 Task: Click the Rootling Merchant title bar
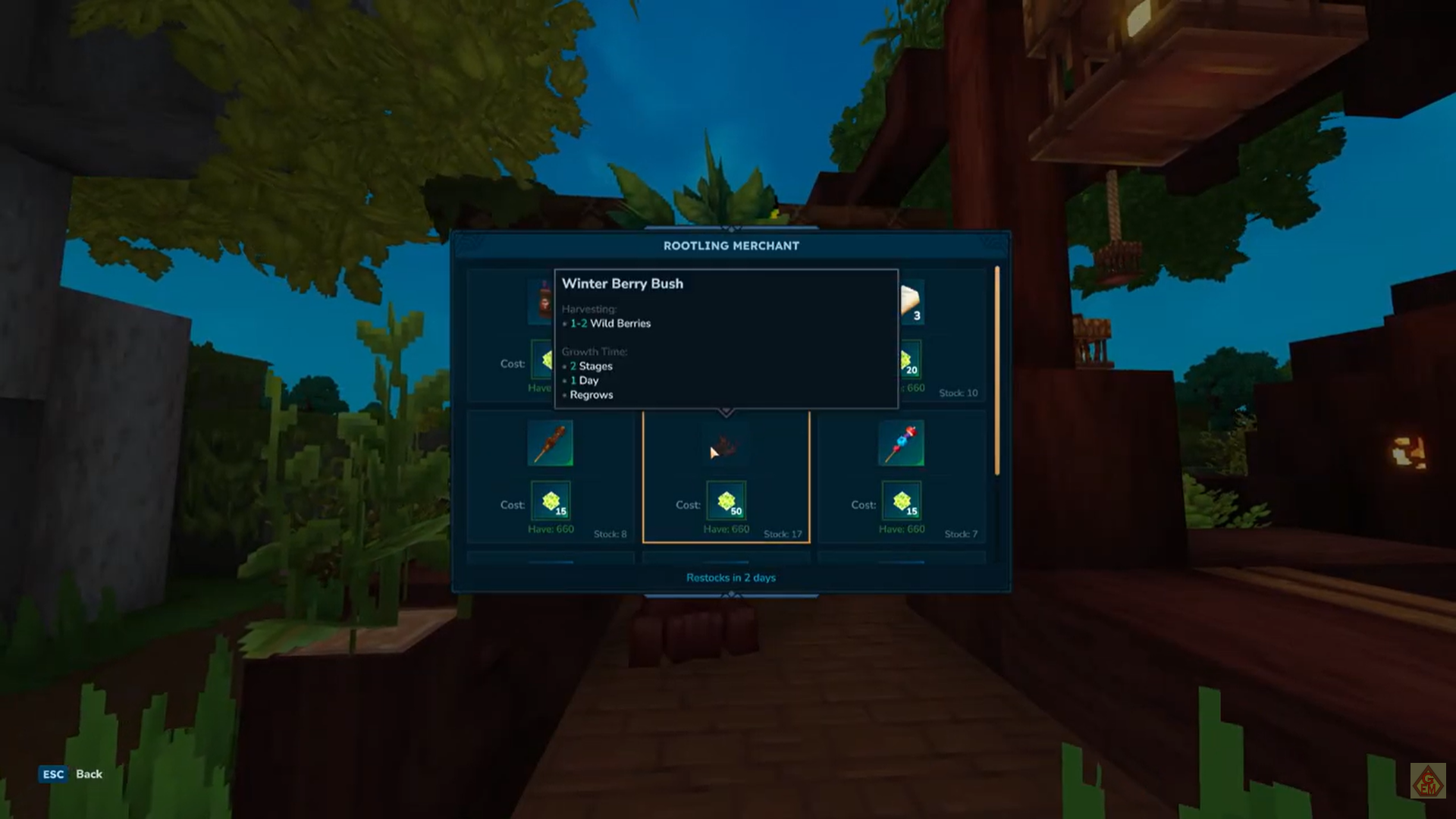click(730, 245)
